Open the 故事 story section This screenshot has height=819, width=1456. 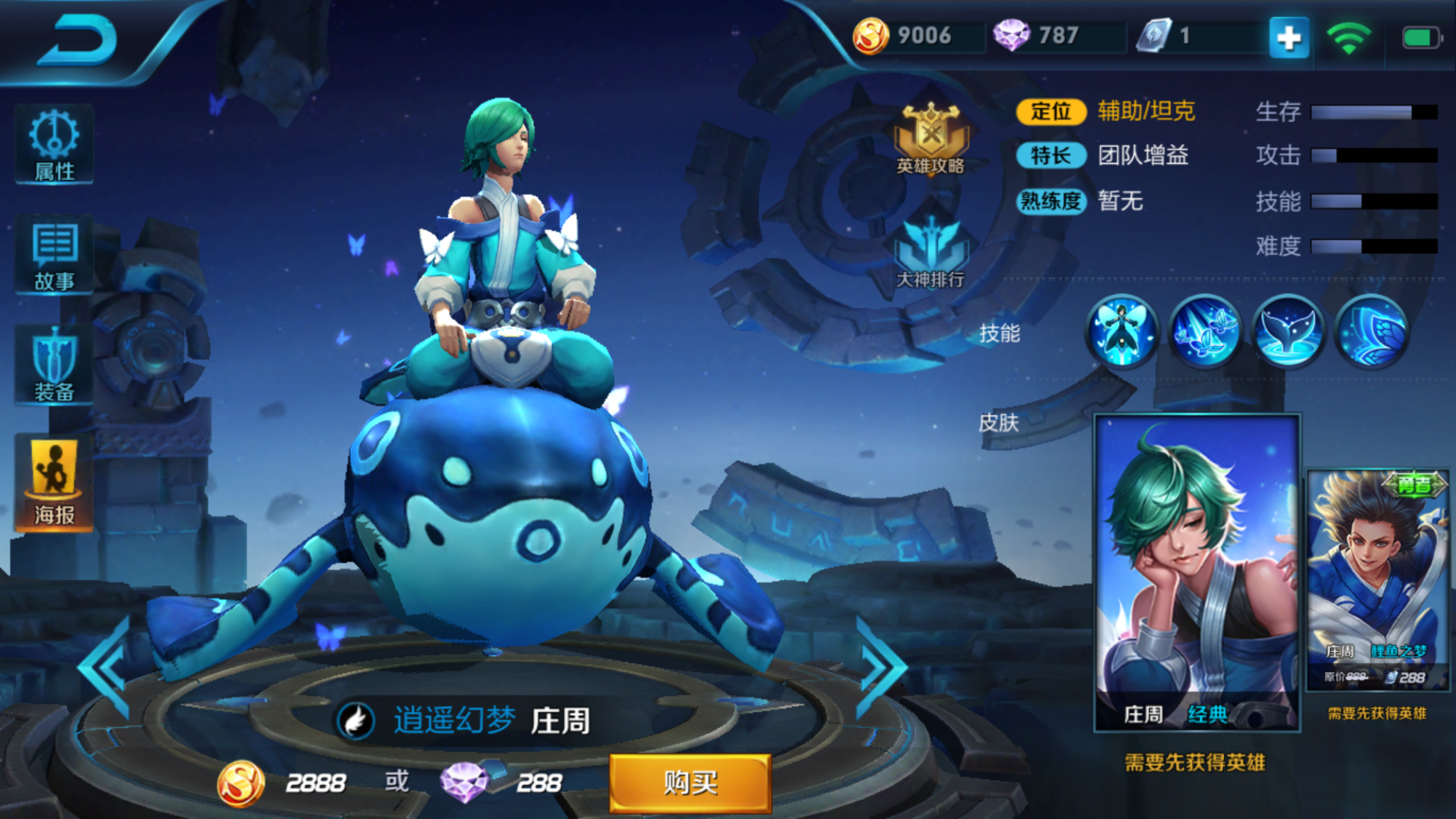(x=54, y=255)
